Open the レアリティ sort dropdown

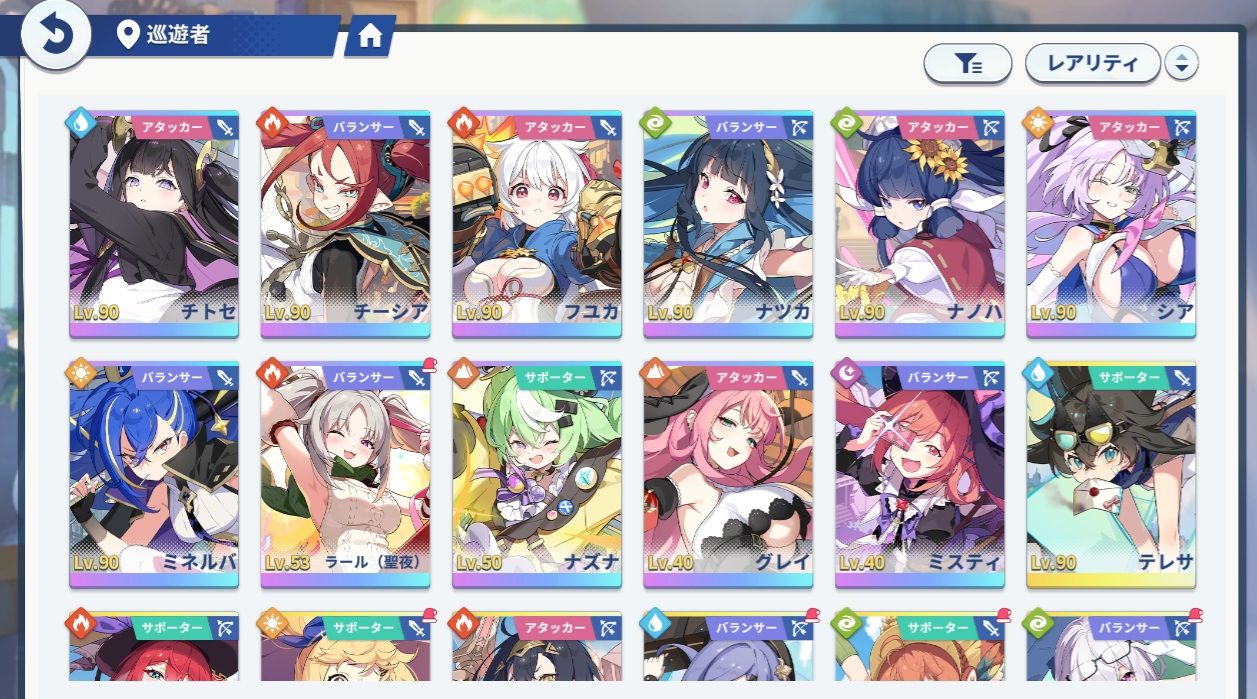1092,64
